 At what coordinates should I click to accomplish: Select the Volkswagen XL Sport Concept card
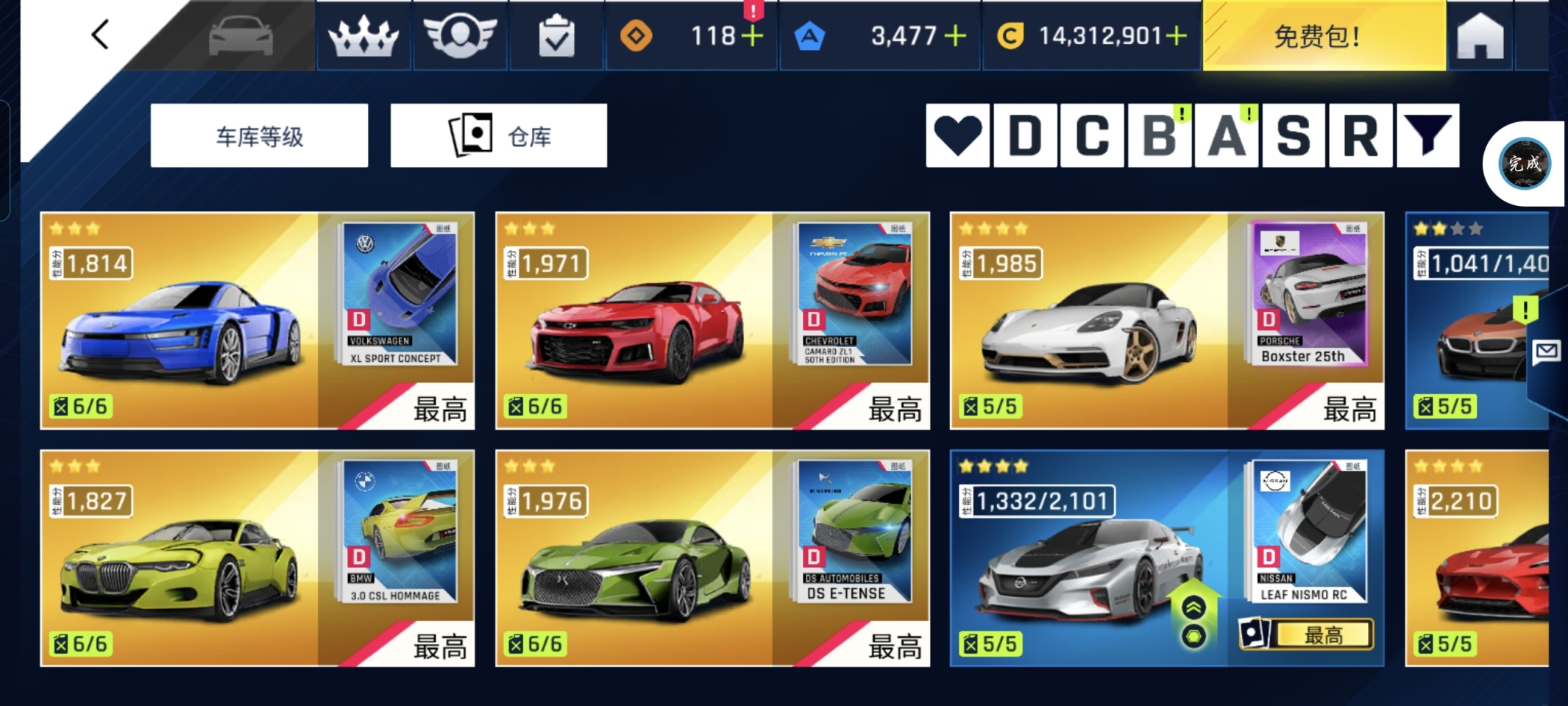click(x=257, y=321)
